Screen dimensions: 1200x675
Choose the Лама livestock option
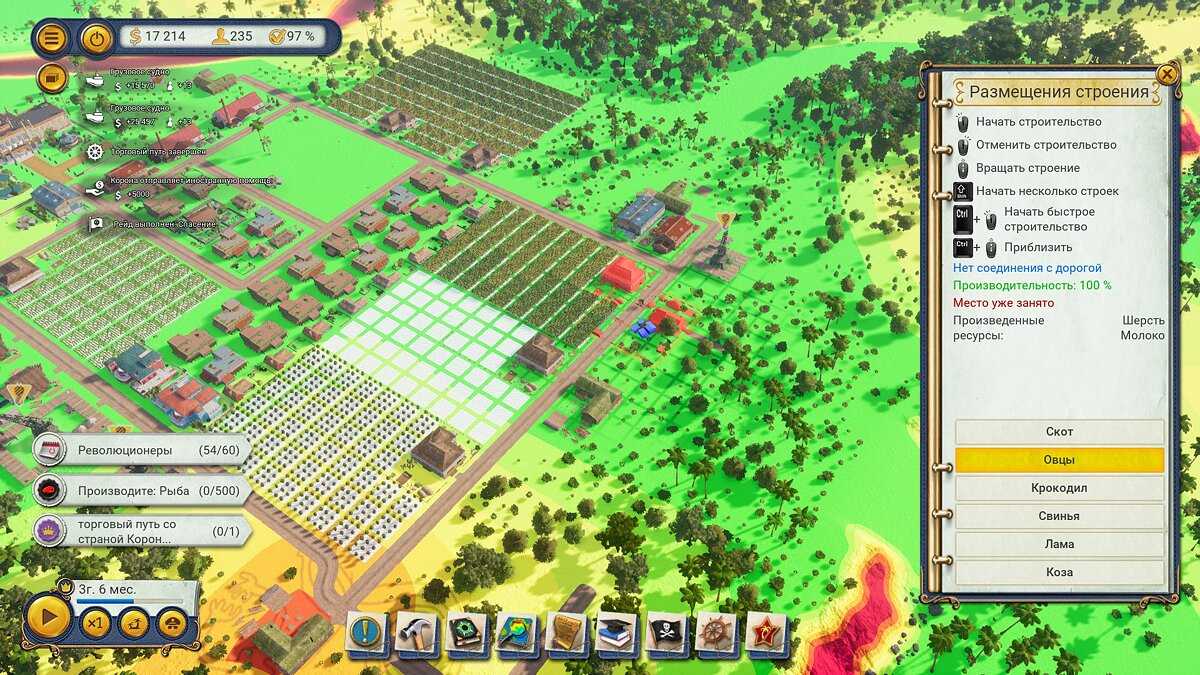(1059, 544)
